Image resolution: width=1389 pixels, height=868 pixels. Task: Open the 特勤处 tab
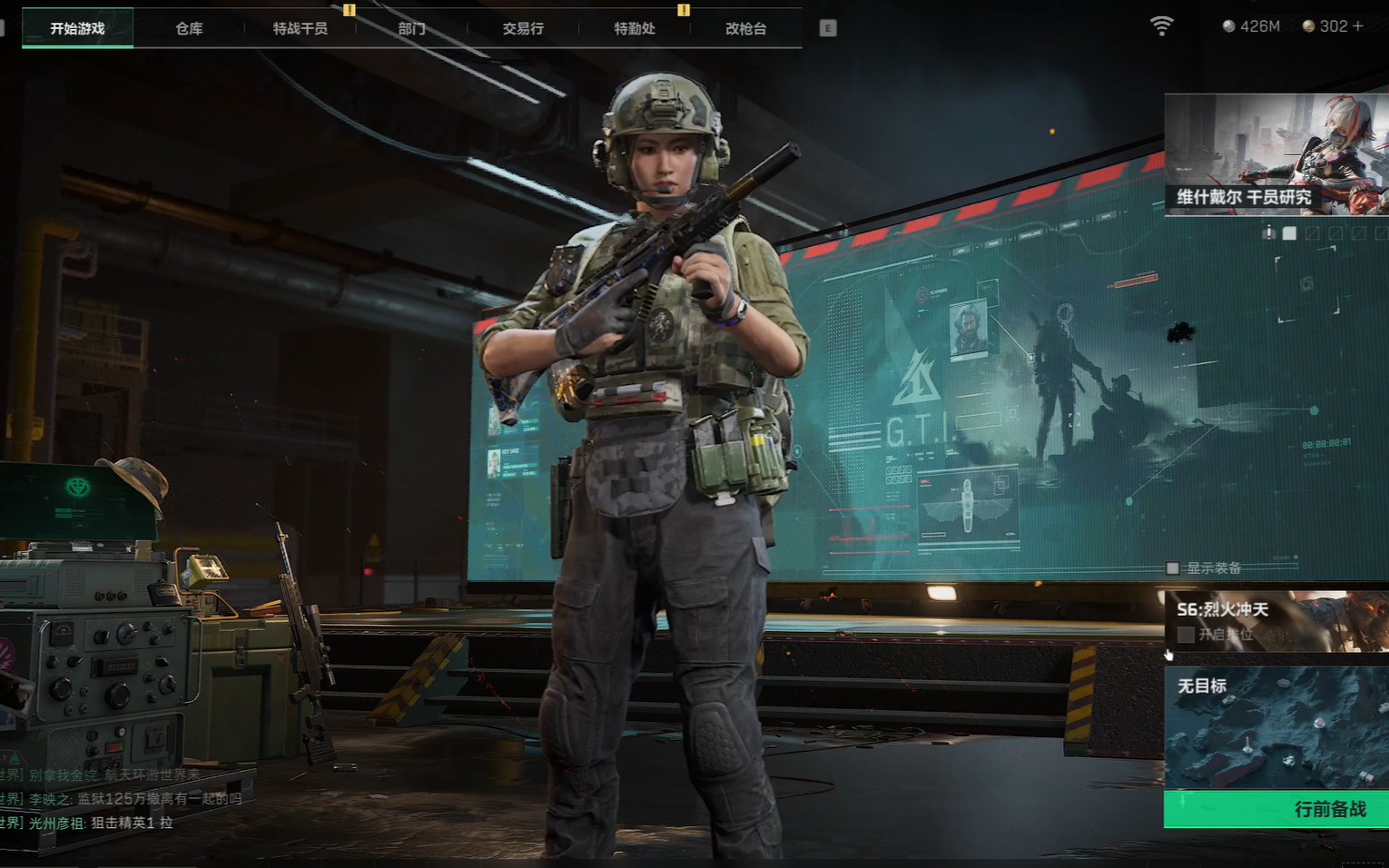pos(635,28)
